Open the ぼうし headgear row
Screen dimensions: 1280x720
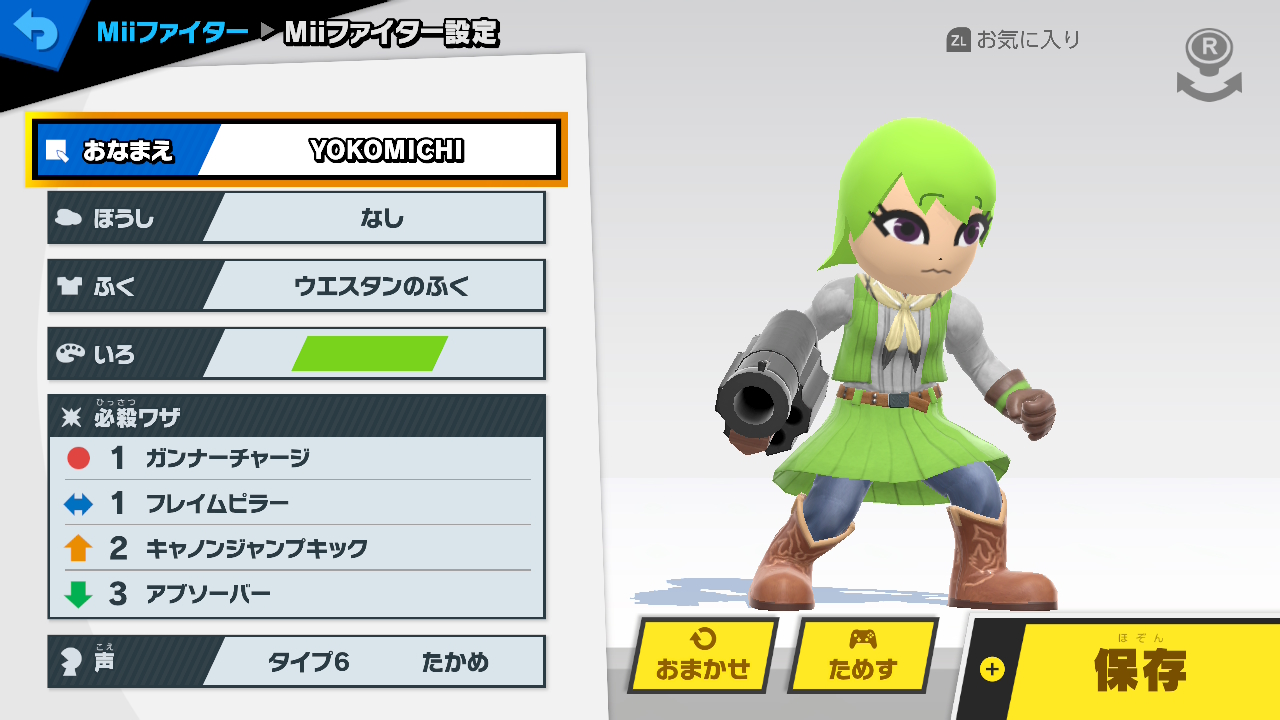click(297, 218)
